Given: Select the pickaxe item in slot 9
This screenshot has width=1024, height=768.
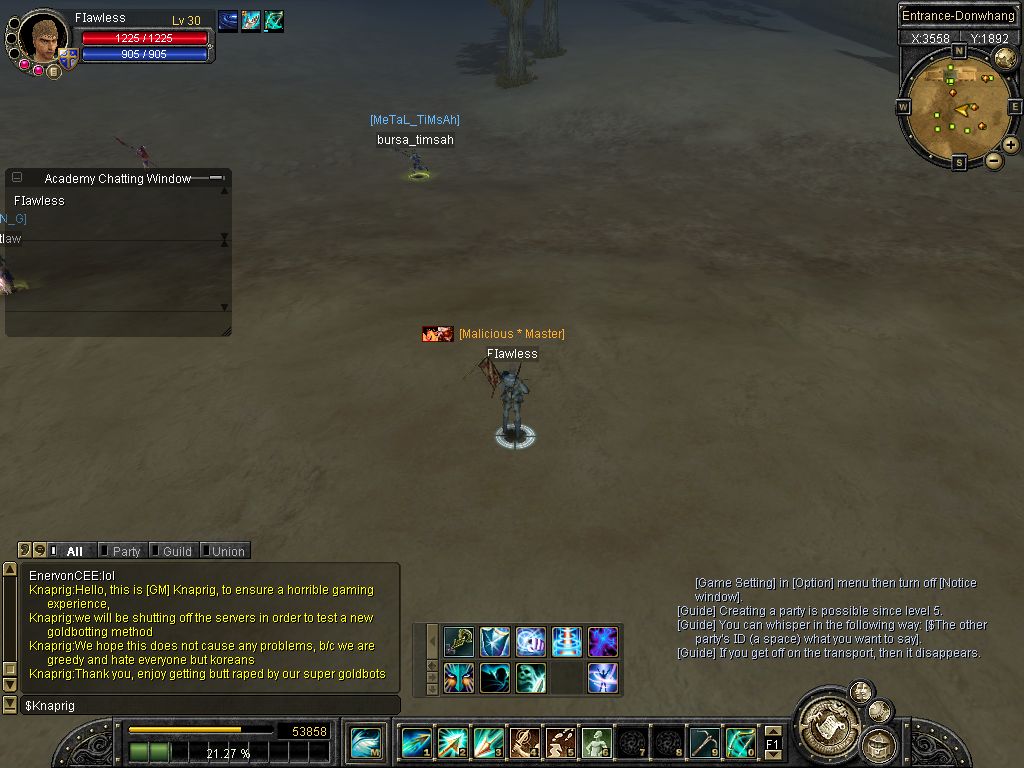Looking at the screenshot, I should (x=704, y=743).
